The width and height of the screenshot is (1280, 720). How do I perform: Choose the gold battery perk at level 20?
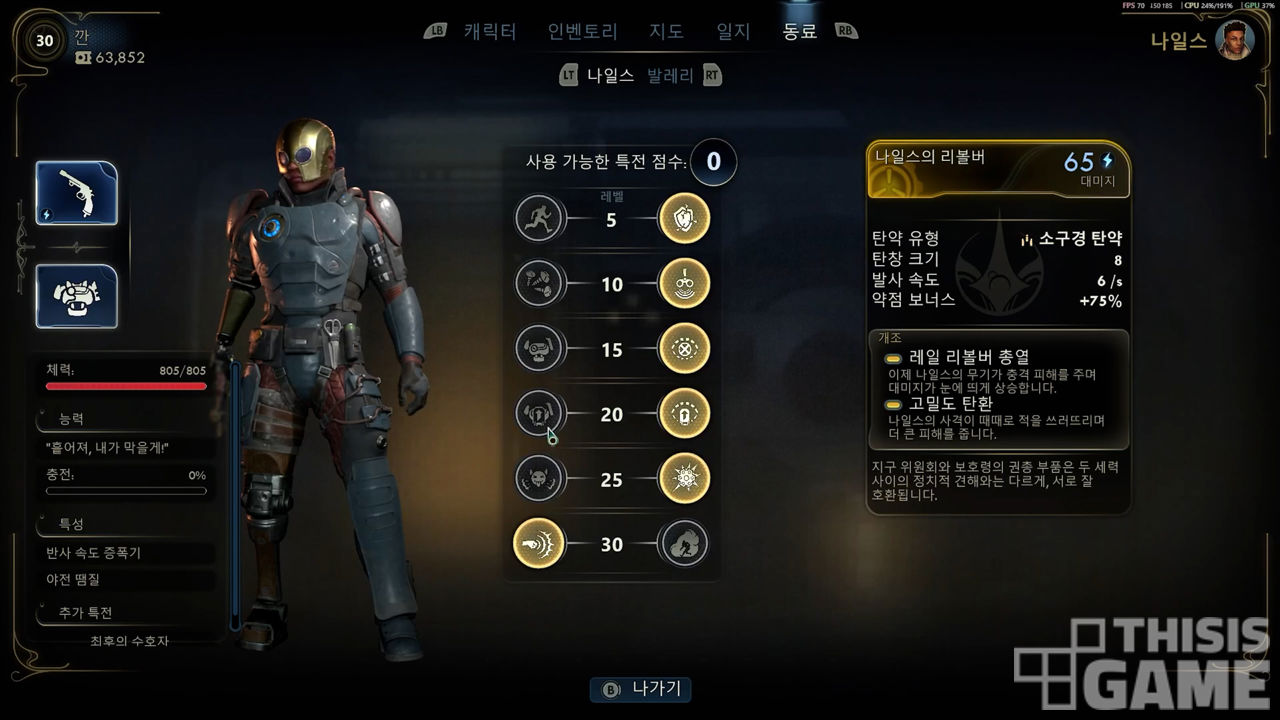tap(684, 414)
